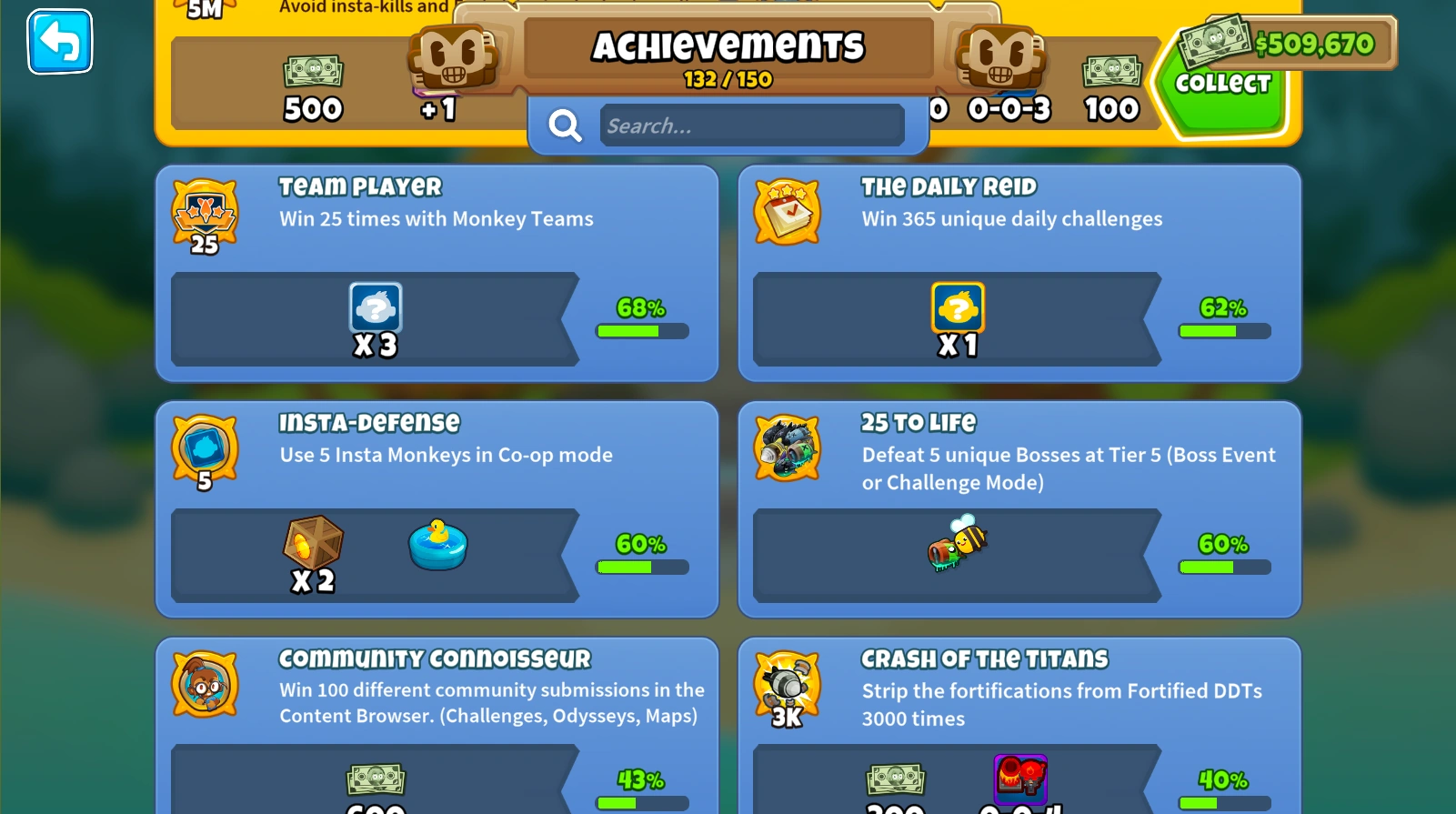This screenshot has height=814, width=1456.
Task: Click the monkey money stack near Collect
Action: (1215, 42)
